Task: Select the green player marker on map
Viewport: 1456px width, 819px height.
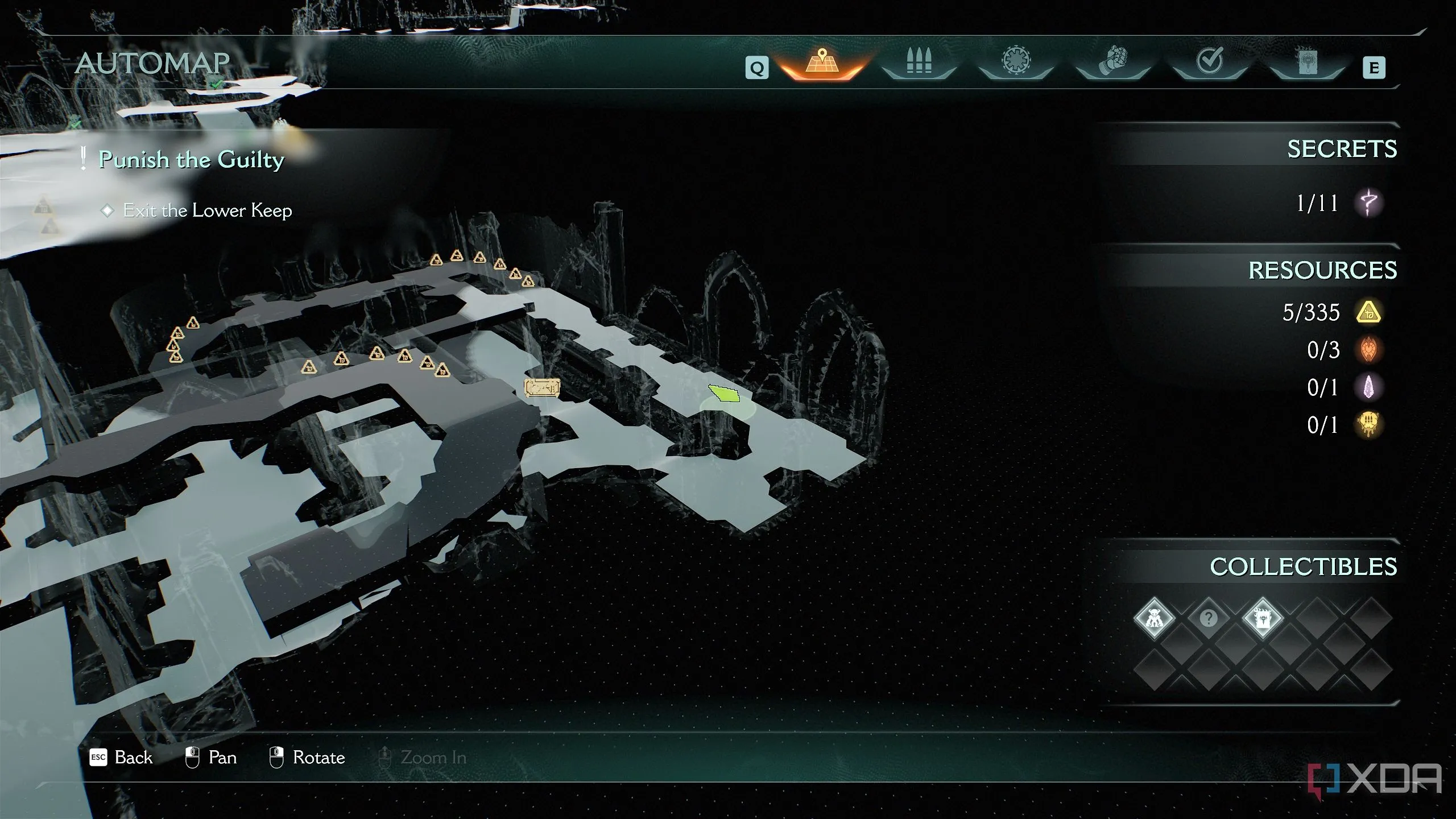Action: click(725, 394)
